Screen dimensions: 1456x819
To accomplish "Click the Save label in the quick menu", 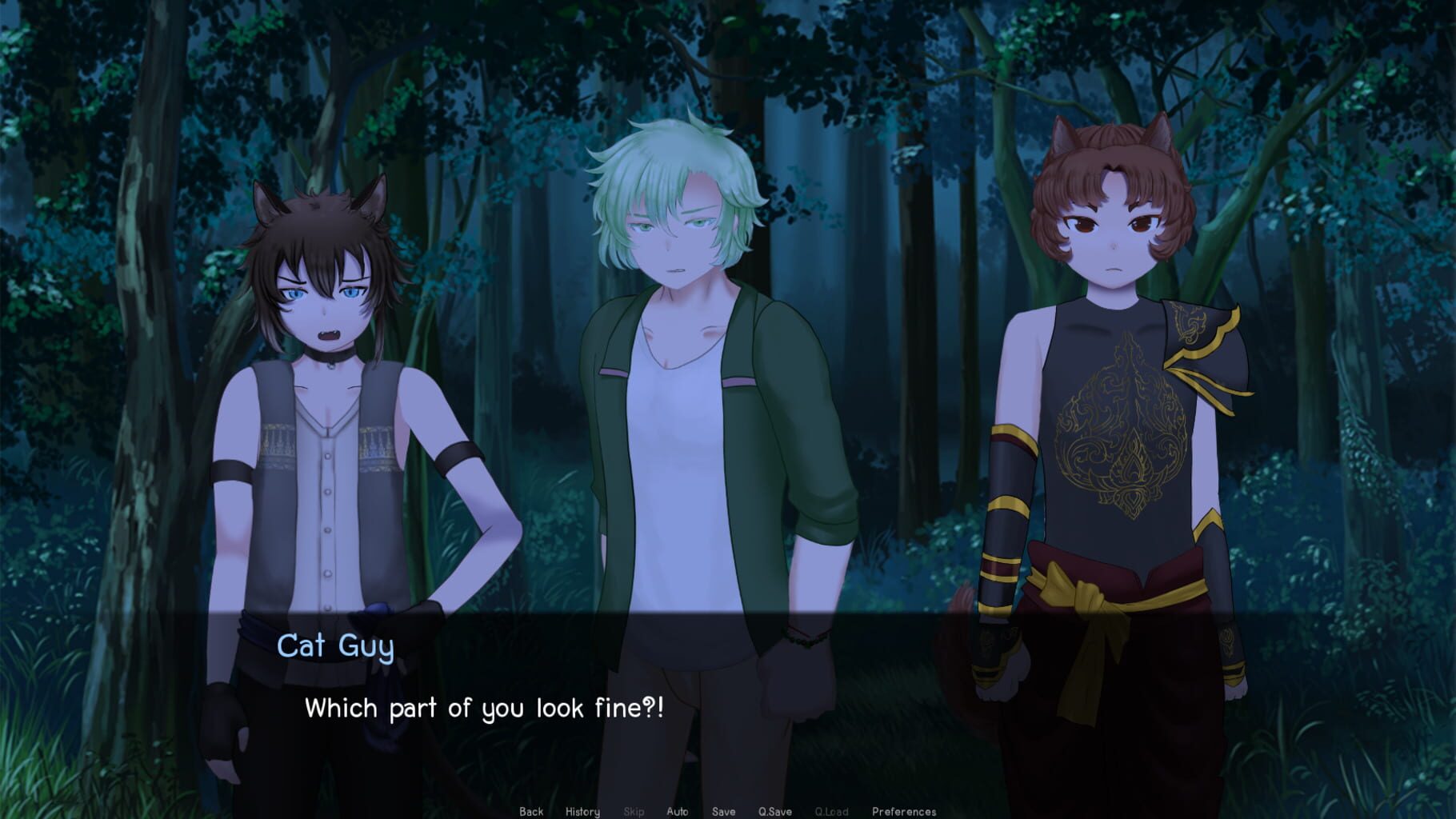I will 724,810.
